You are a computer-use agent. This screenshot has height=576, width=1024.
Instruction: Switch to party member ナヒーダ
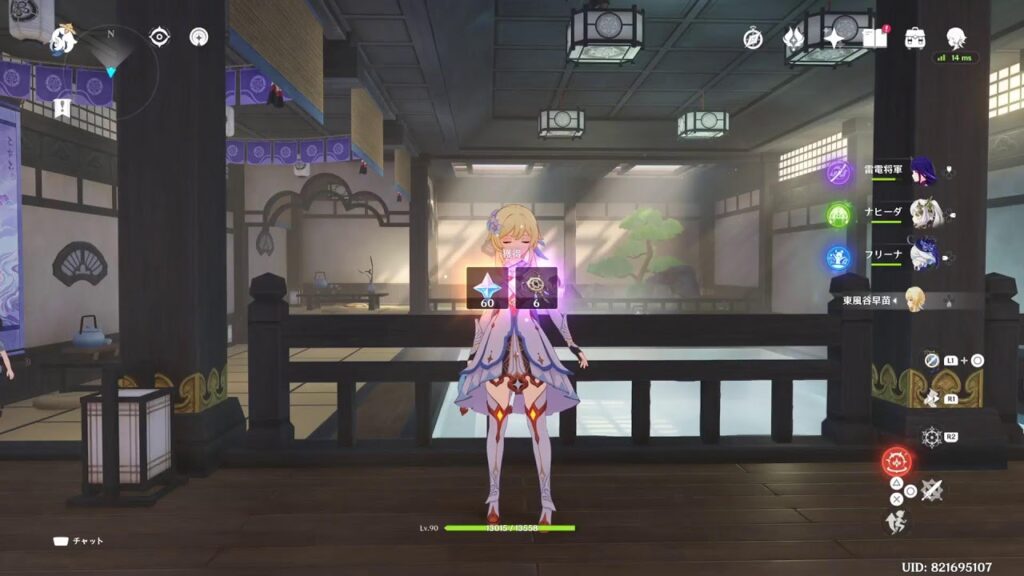tap(920, 214)
